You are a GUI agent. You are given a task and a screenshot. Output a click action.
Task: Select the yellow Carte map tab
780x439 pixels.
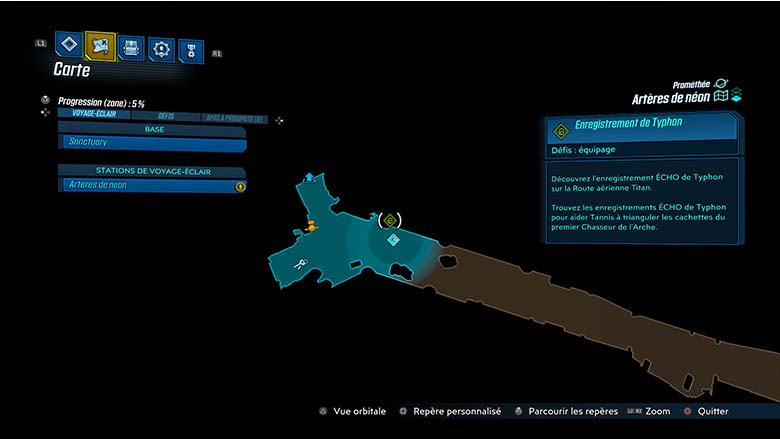click(x=100, y=45)
